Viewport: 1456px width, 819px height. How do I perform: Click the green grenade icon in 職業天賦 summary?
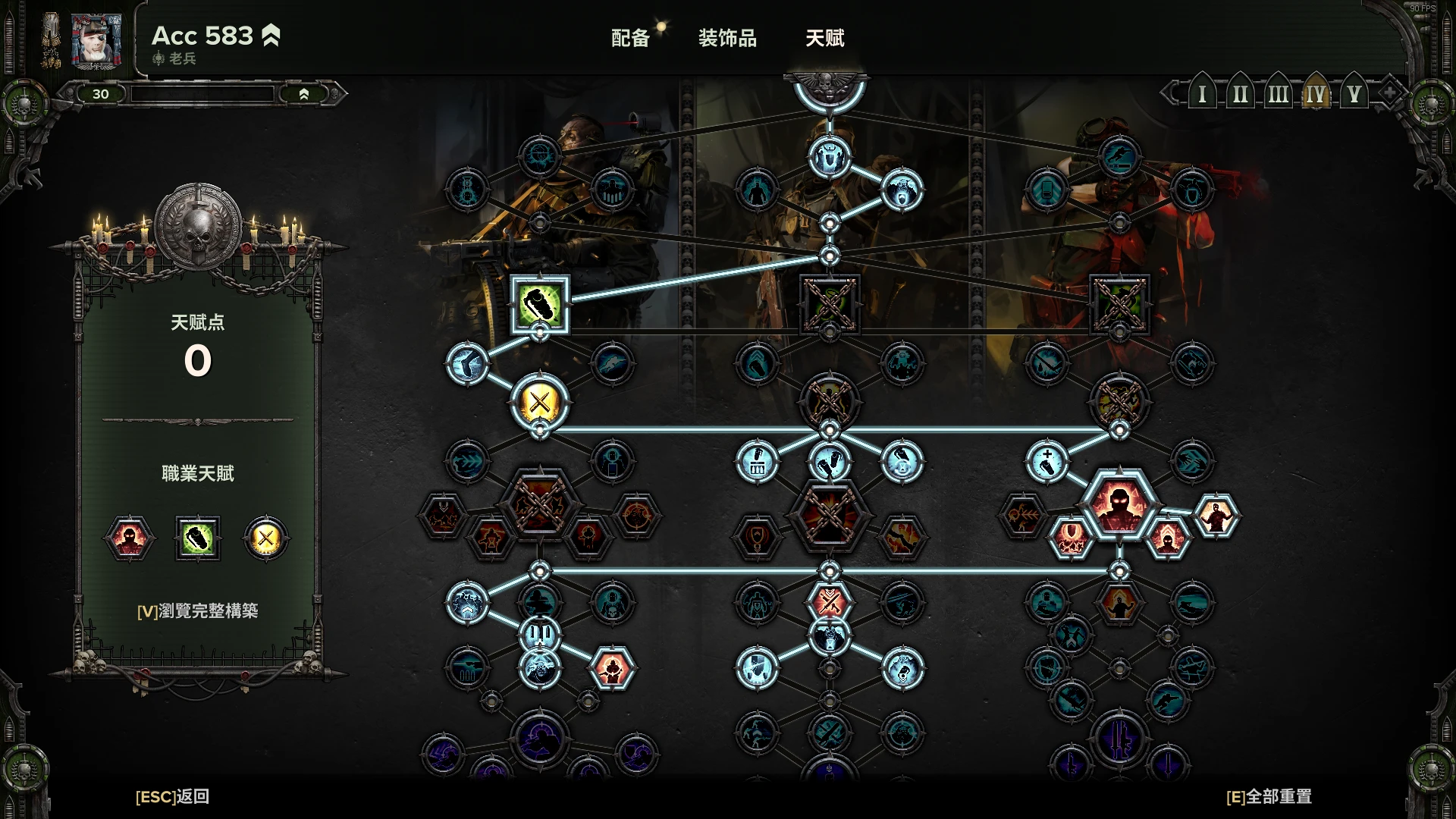[198, 538]
